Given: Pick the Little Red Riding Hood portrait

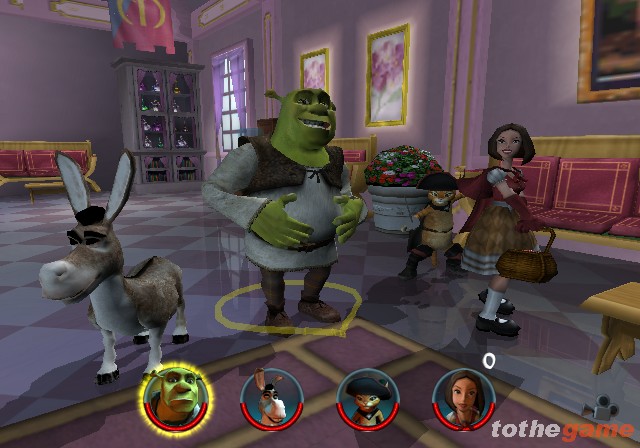Looking at the screenshot, I should (x=463, y=398).
